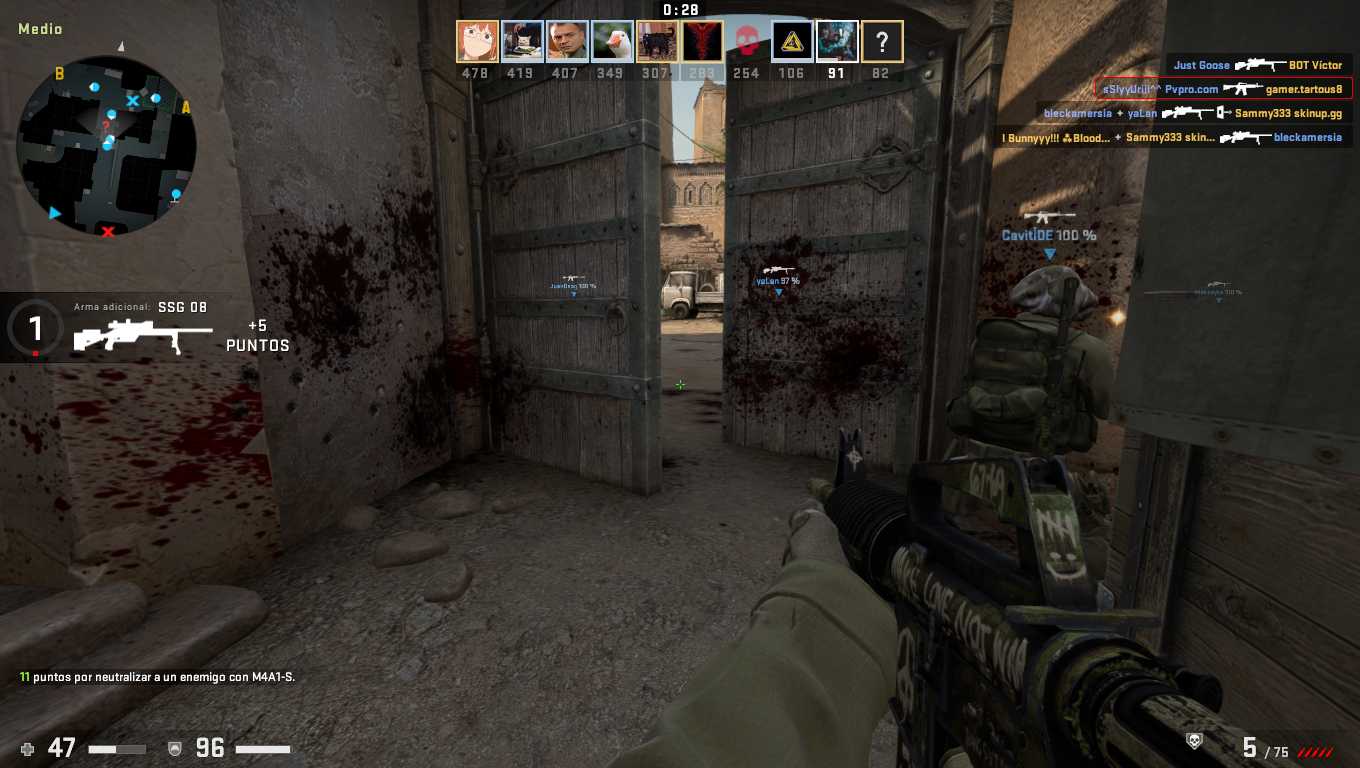Select the red-outlined gamer.tartous8 kill entry
The height and width of the screenshot is (768, 1360).
tap(1223, 89)
